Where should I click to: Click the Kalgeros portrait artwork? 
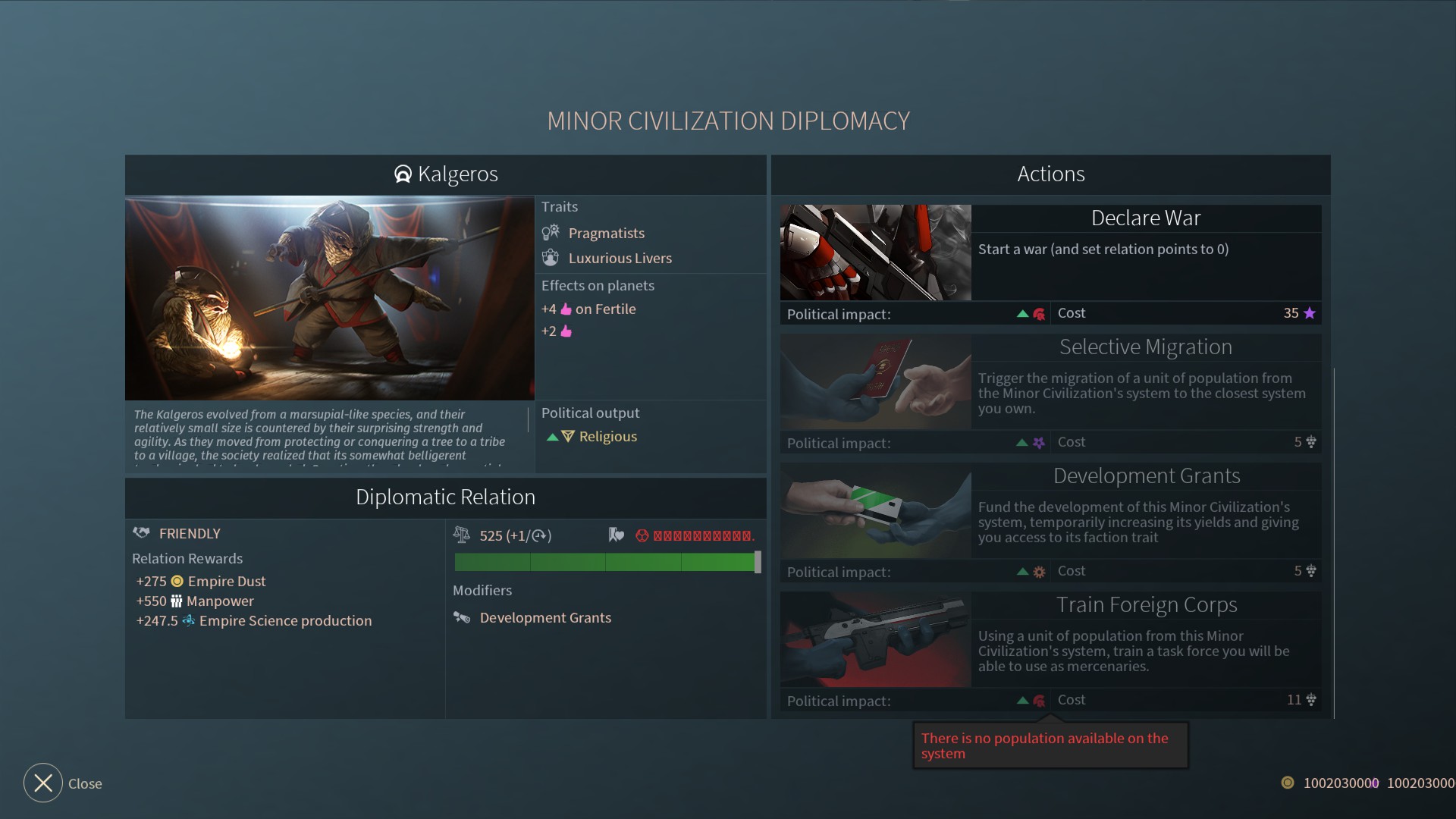point(330,298)
